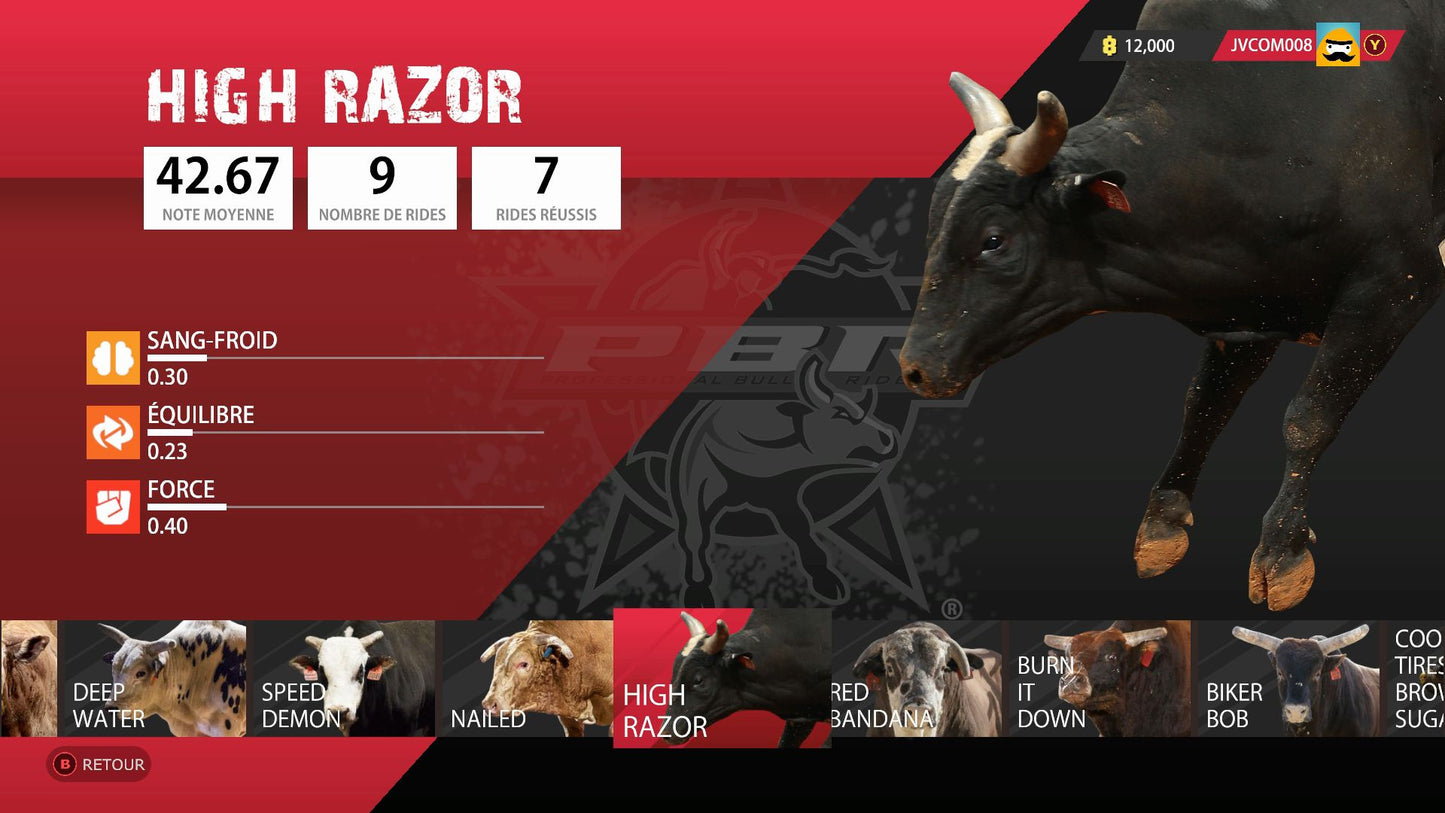Screen dimensions: 1445x813
Task: Choose the Red Bandana bull
Action: (917, 679)
